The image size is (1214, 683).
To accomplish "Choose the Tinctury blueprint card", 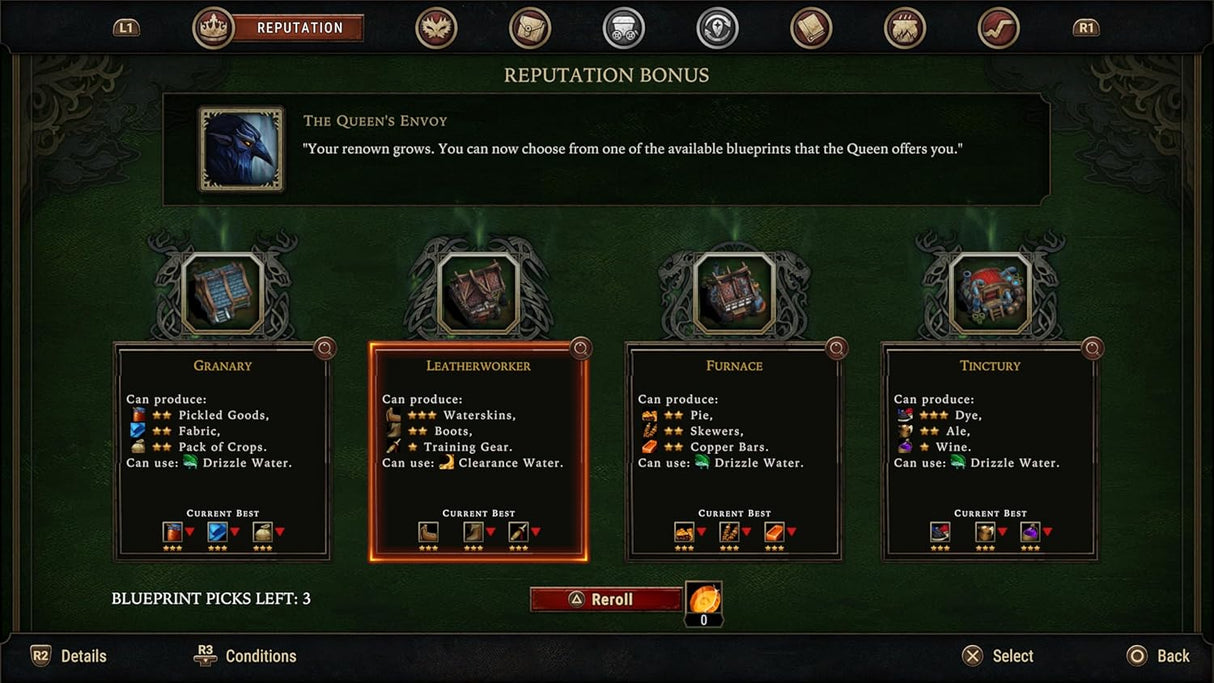I will pos(990,450).
